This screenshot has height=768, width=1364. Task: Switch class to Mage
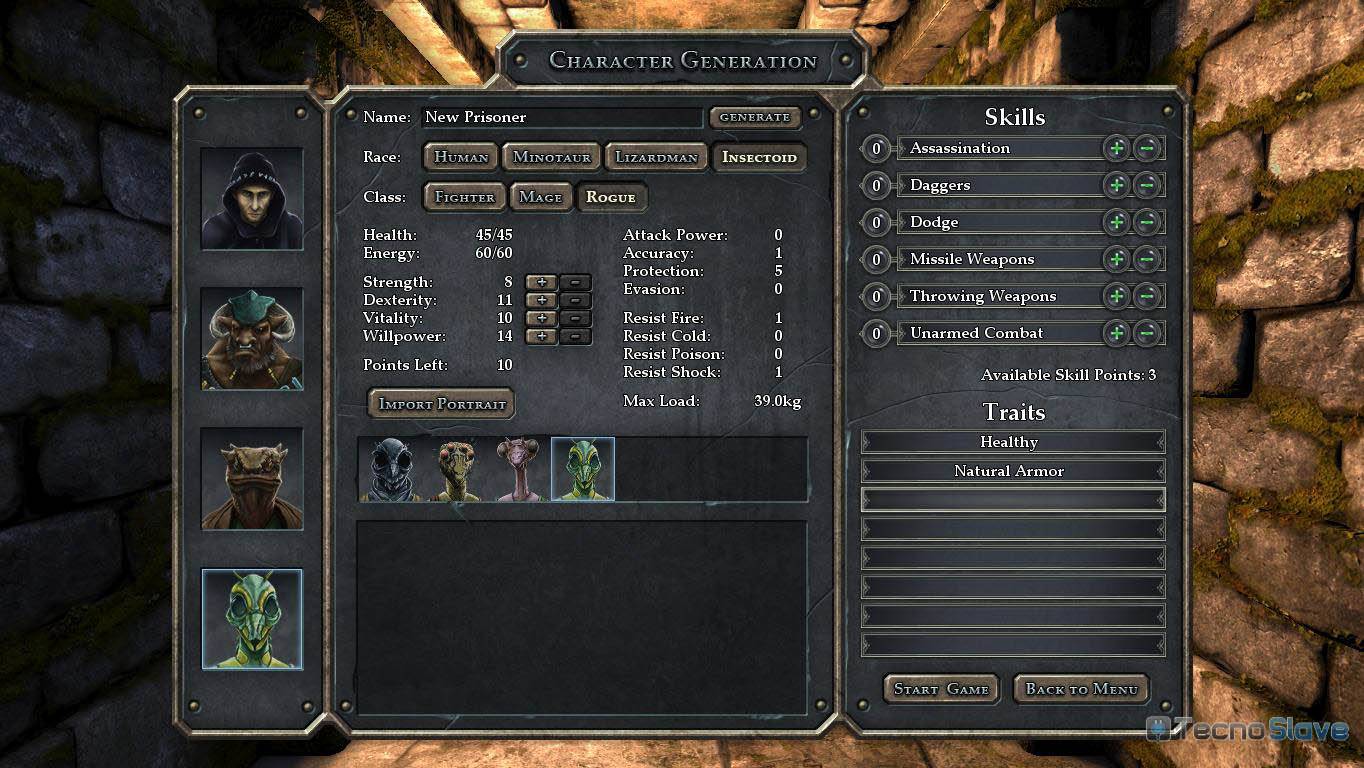tap(541, 197)
